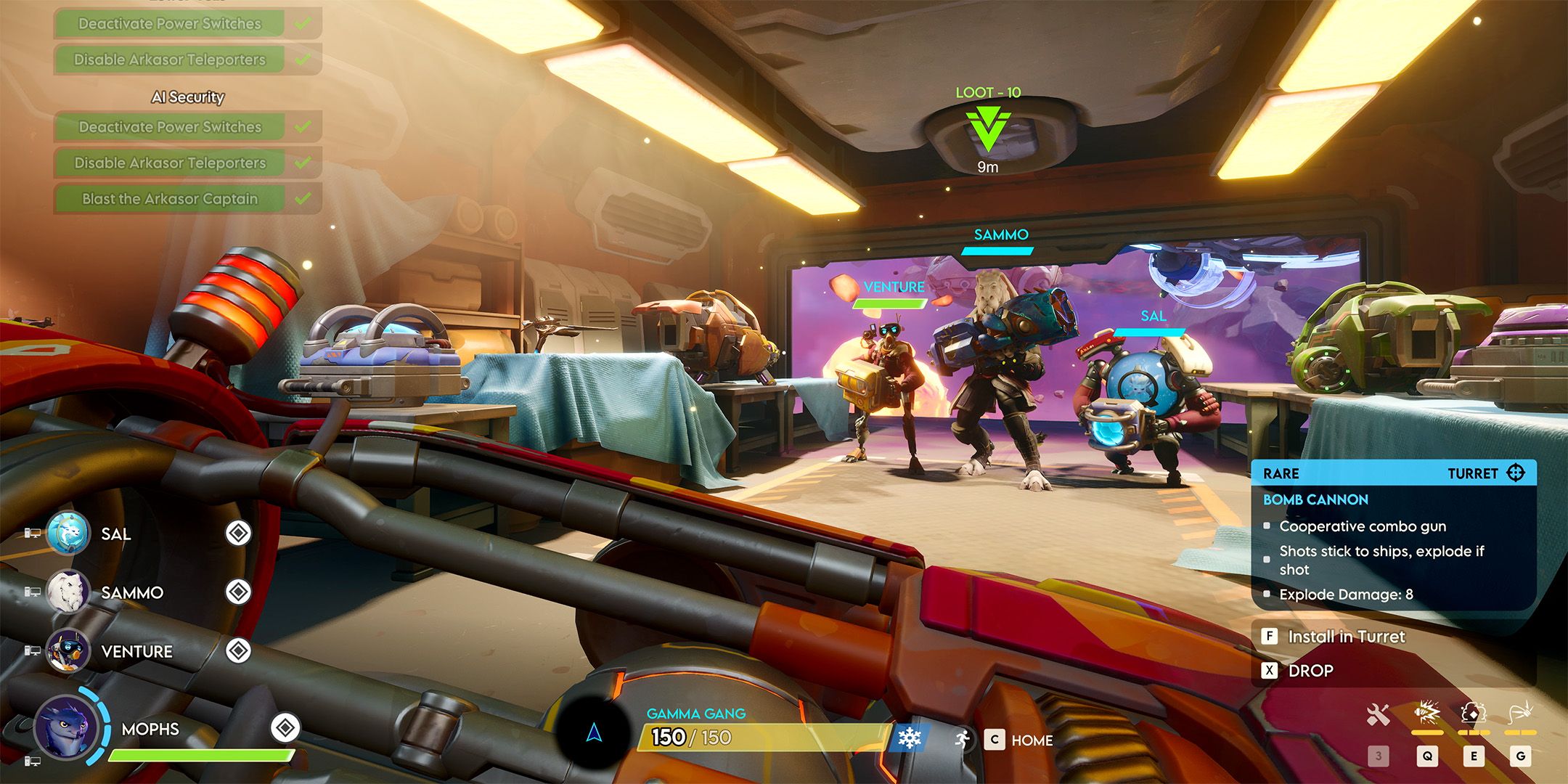Activate the smoke cloud ability

click(1473, 714)
